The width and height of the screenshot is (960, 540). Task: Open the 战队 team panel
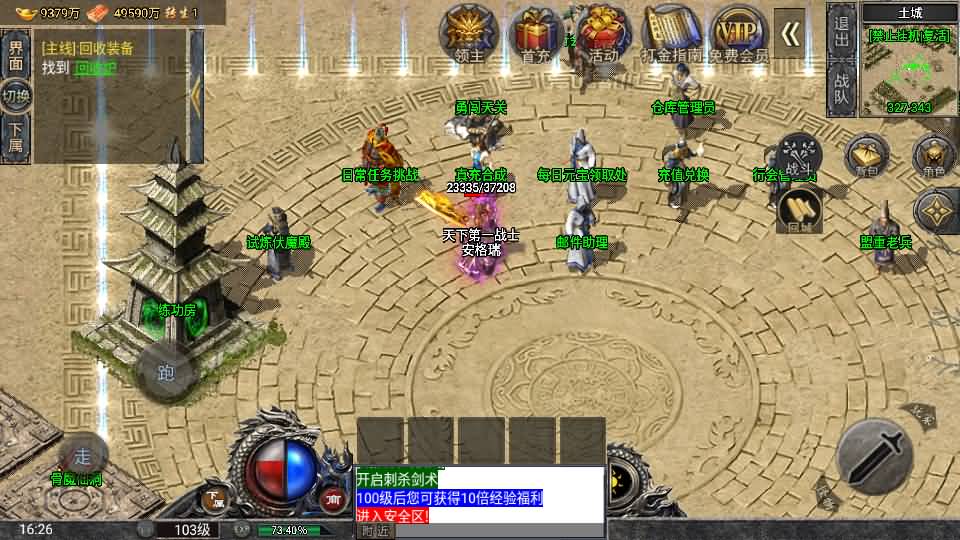point(841,88)
